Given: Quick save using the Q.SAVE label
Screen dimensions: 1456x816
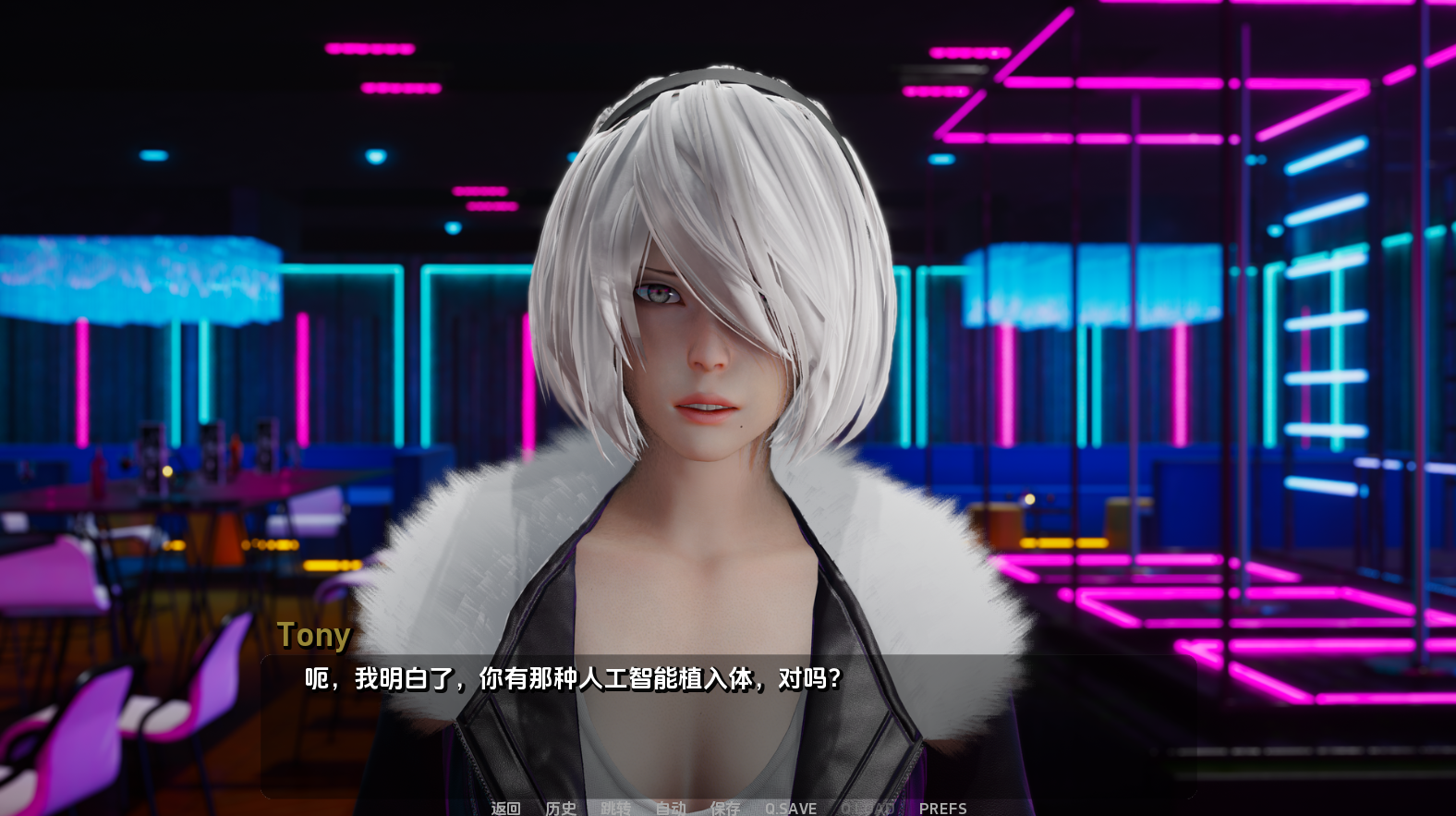Looking at the screenshot, I should coord(790,807).
